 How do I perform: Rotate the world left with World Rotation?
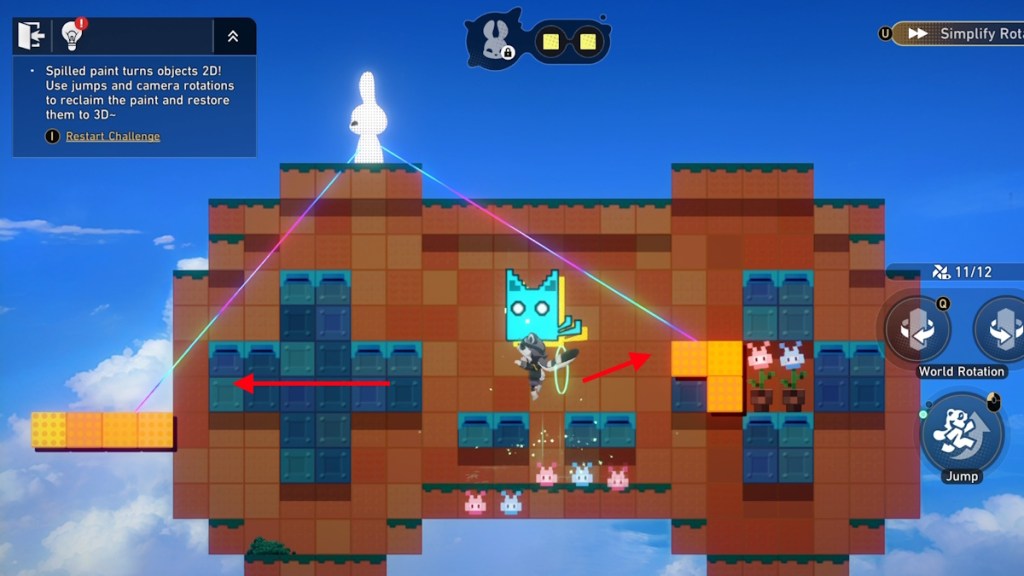[917, 330]
